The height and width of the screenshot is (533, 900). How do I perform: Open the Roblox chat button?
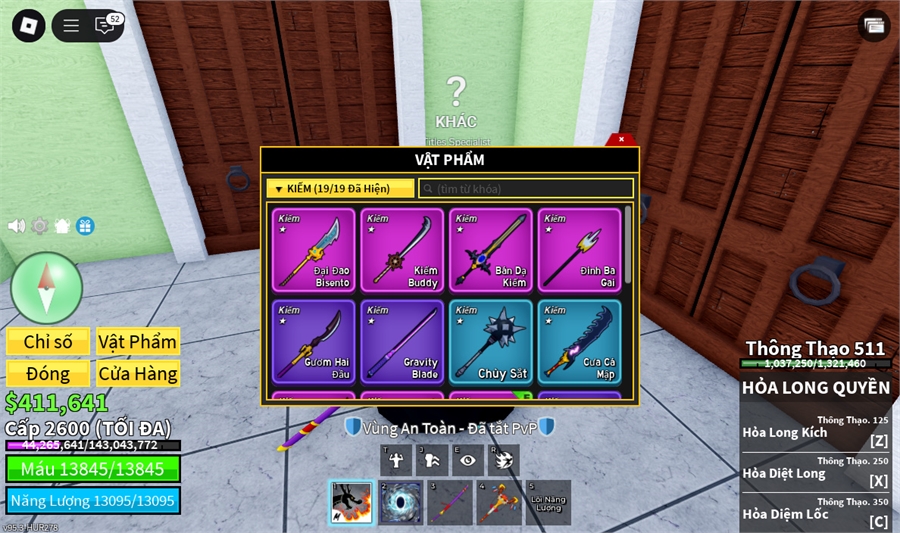coord(105,26)
